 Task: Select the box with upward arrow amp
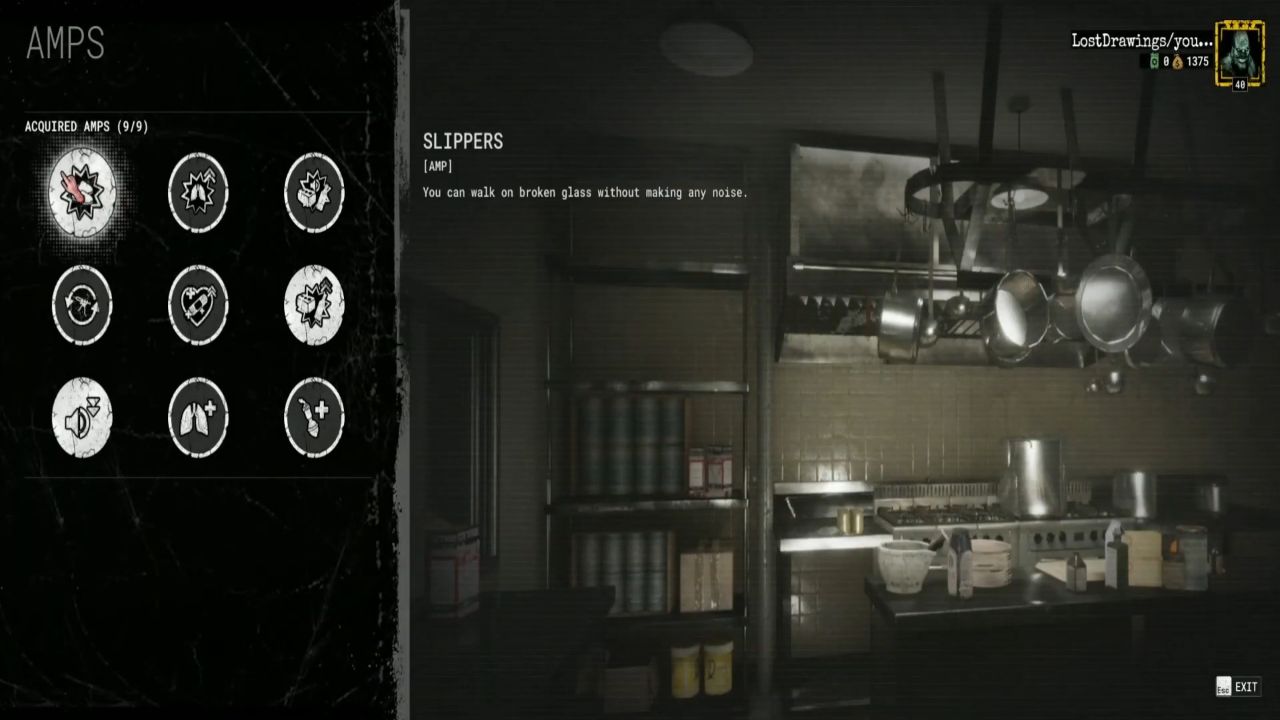[313, 306]
